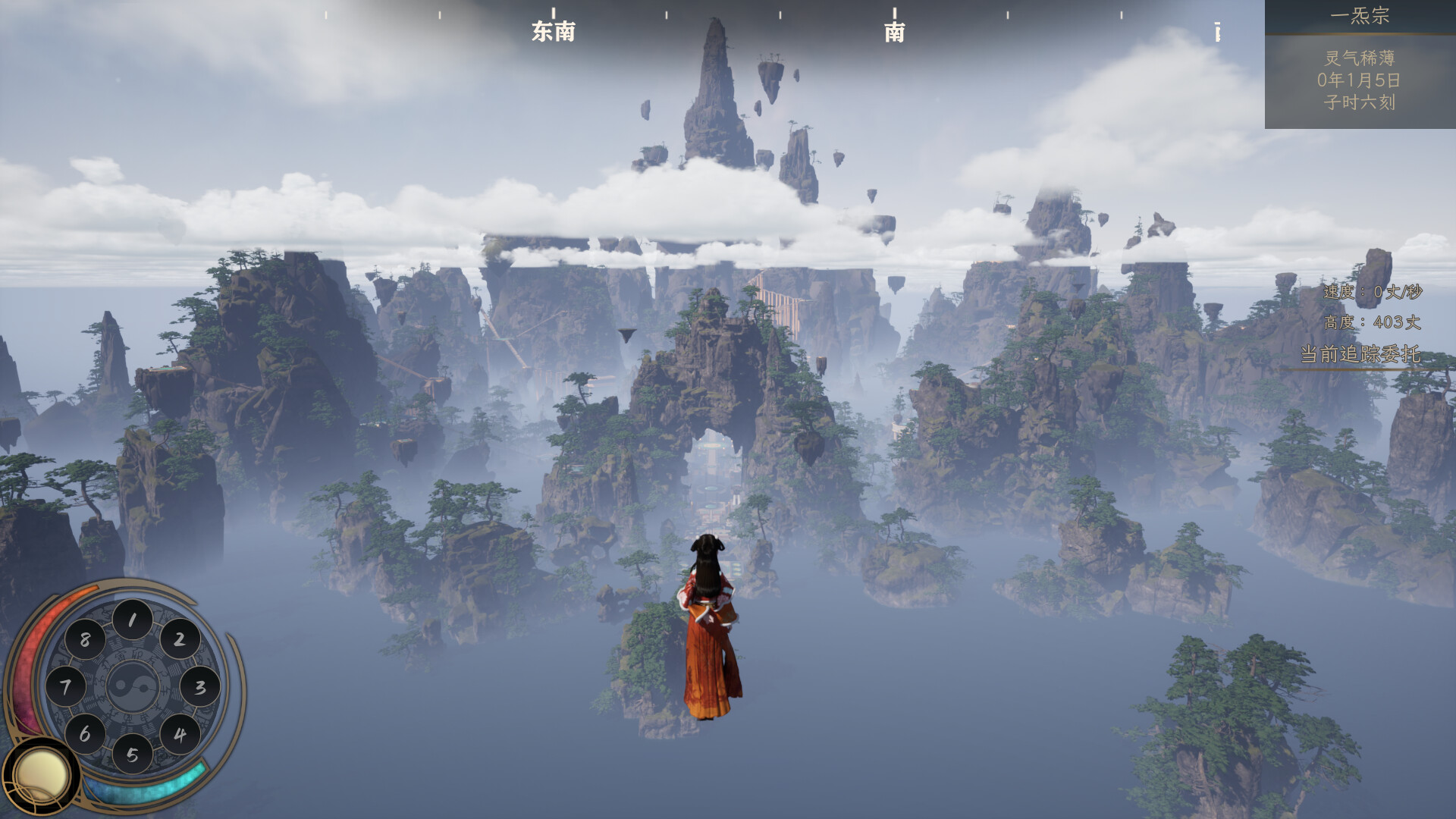Viewport: 1456px width, 819px height.
Task: Choose skill wheel slot 5
Action: tap(133, 755)
